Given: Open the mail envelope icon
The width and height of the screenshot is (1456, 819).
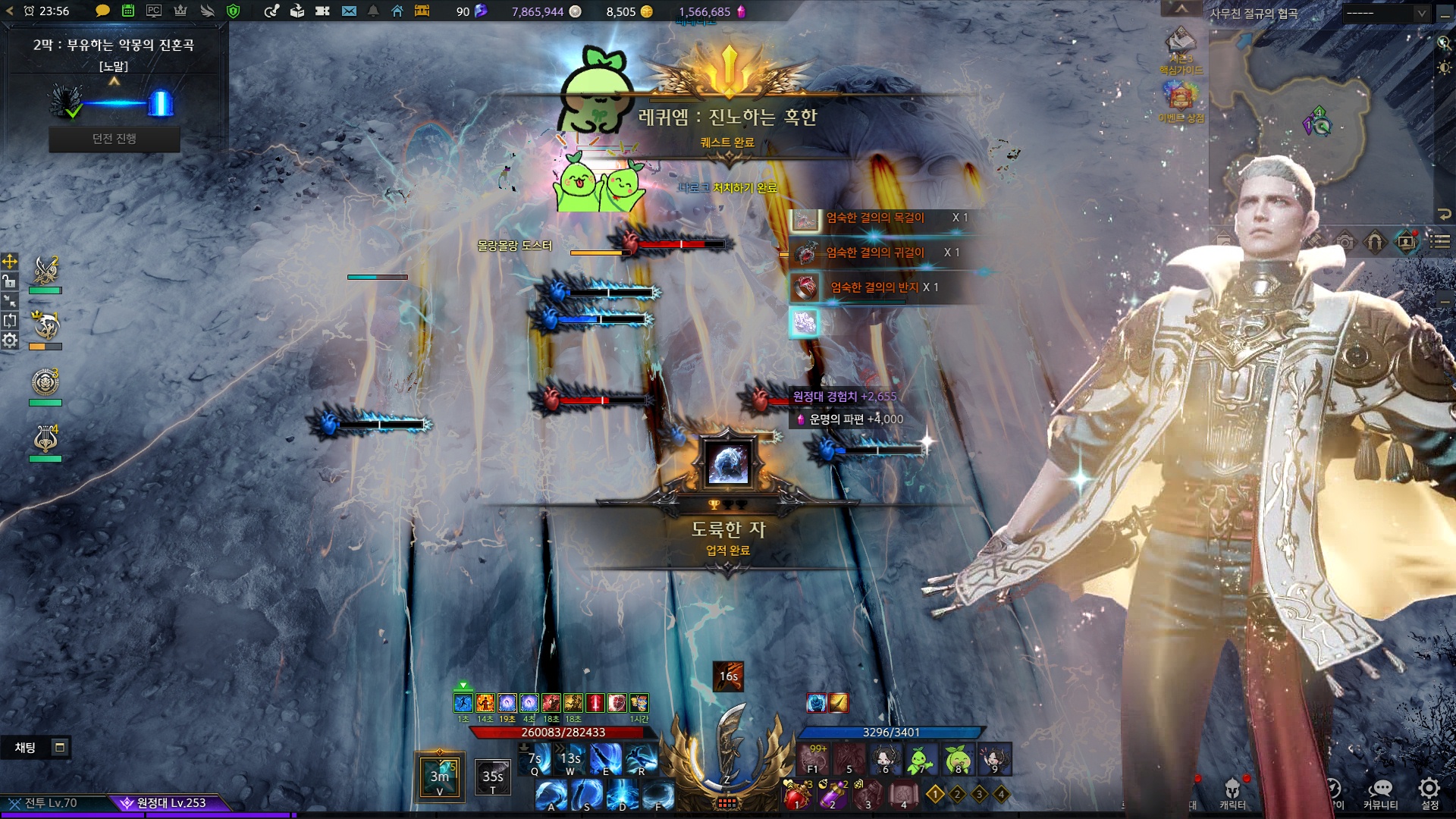Looking at the screenshot, I should (349, 11).
